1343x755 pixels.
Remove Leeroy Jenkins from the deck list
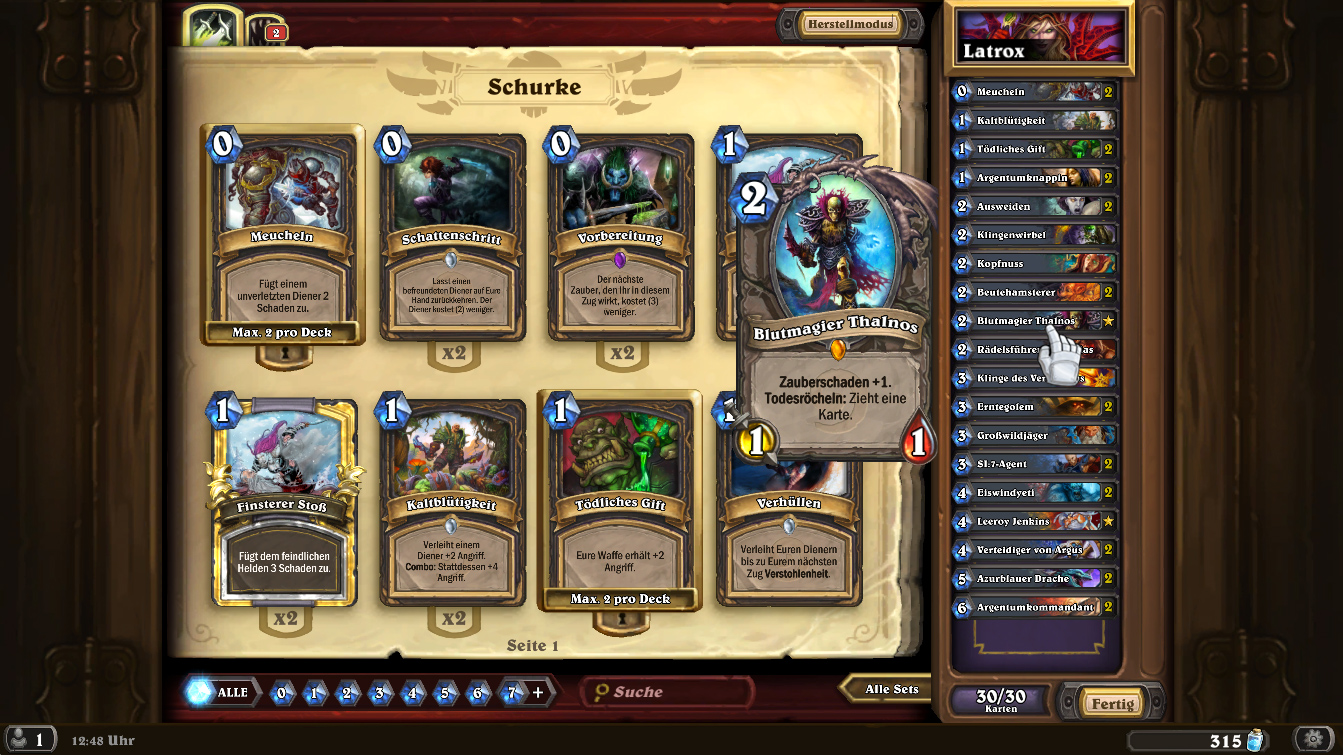[x=1035, y=521]
